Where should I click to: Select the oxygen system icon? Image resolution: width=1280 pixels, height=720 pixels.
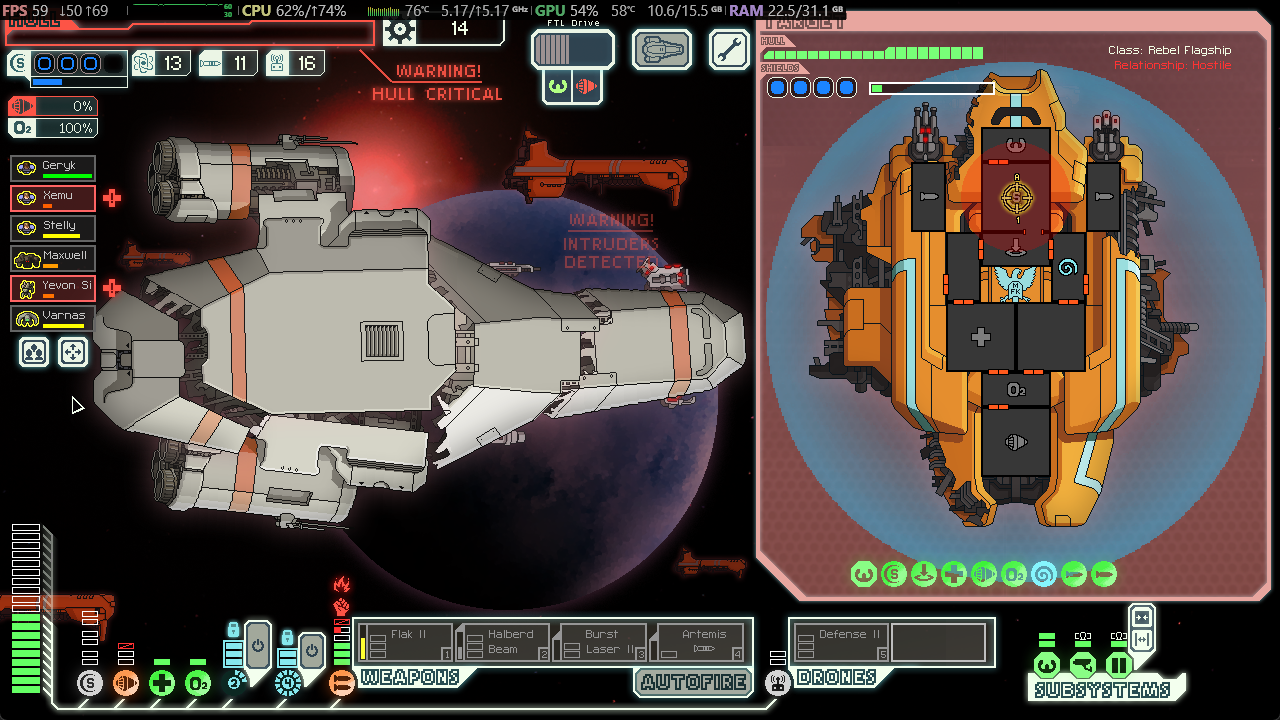pyautogui.click(x=198, y=684)
